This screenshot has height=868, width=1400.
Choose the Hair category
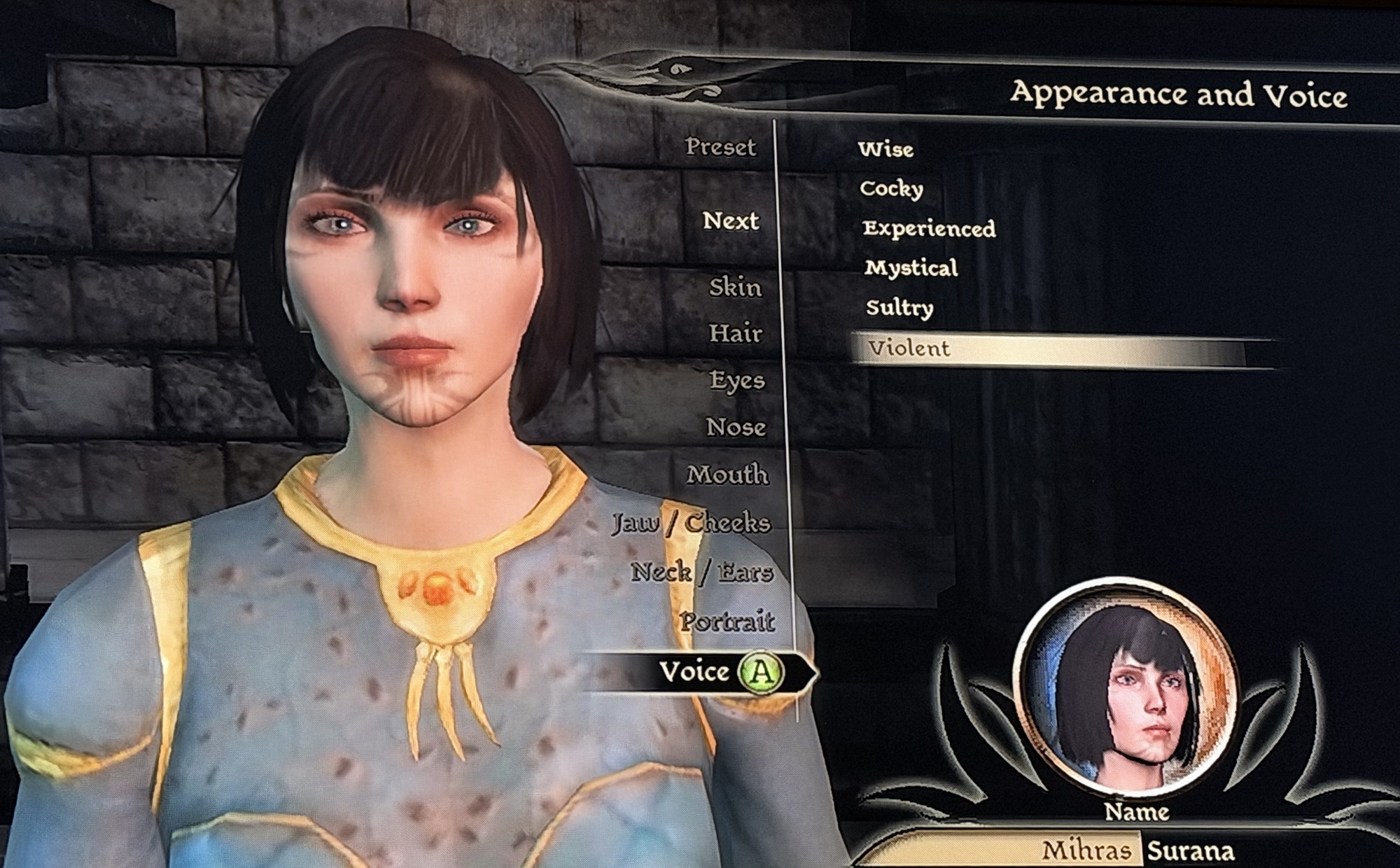[x=735, y=333]
